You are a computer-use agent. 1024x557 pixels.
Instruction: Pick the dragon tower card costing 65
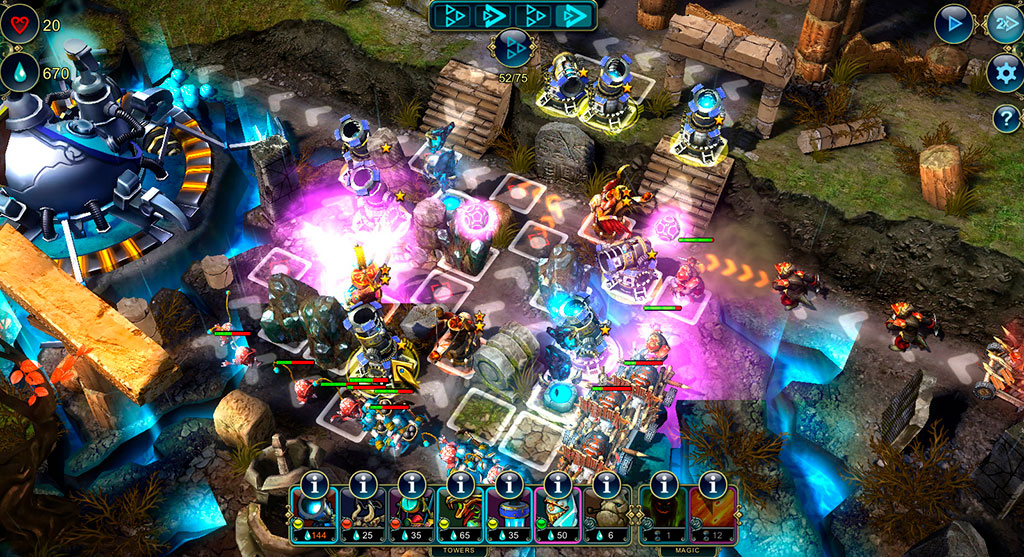pos(461,514)
